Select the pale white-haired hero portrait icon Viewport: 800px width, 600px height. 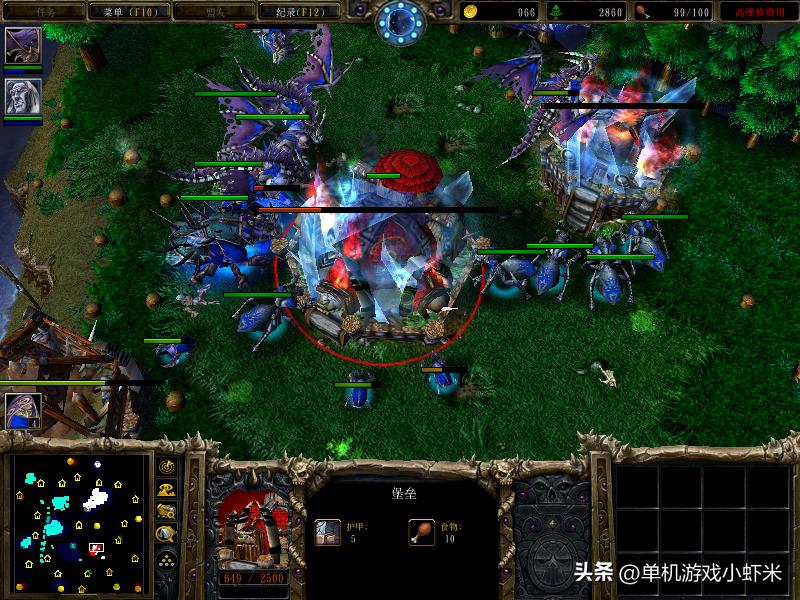coord(22,96)
